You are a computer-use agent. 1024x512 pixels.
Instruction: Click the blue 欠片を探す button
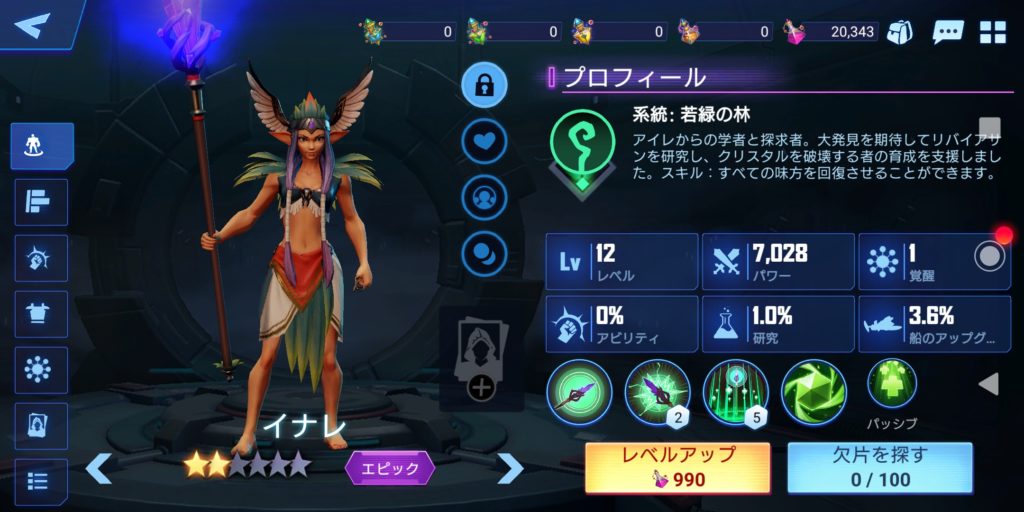(x=880, y=467)
